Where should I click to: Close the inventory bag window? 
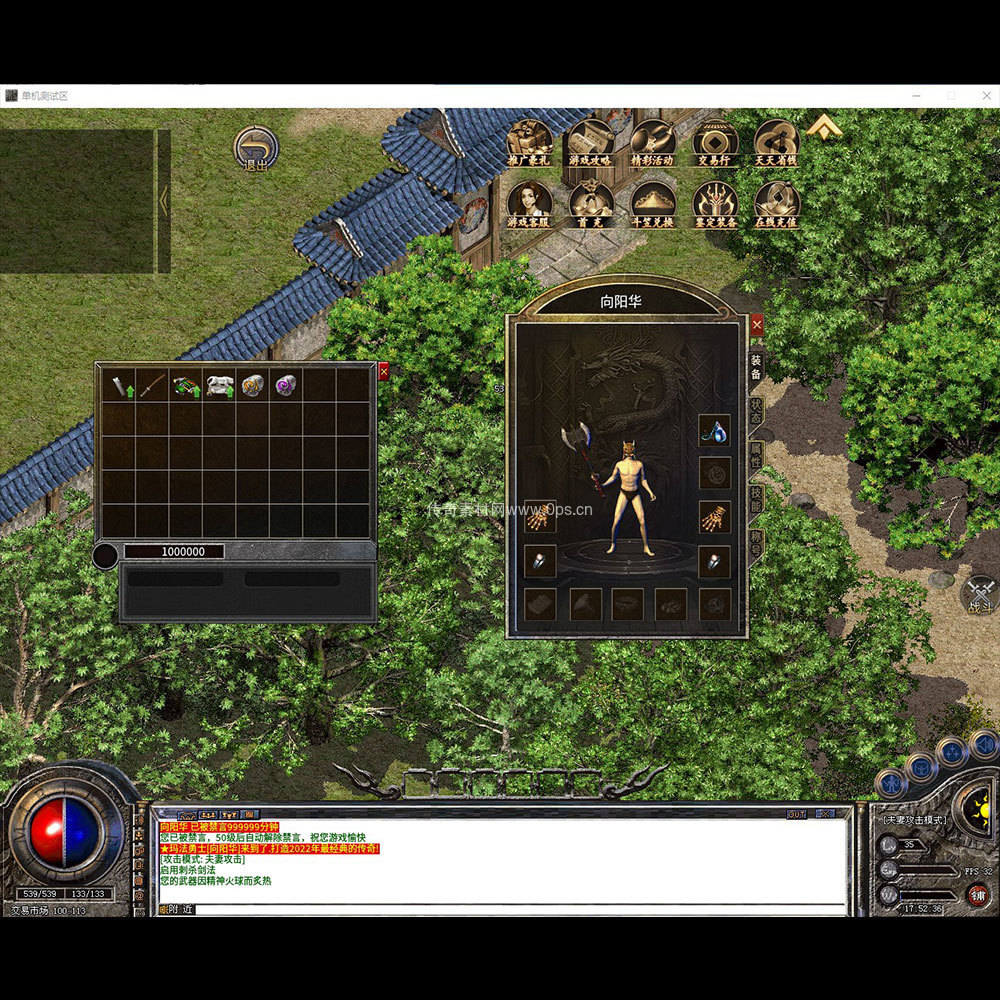(x=384, y=371)
